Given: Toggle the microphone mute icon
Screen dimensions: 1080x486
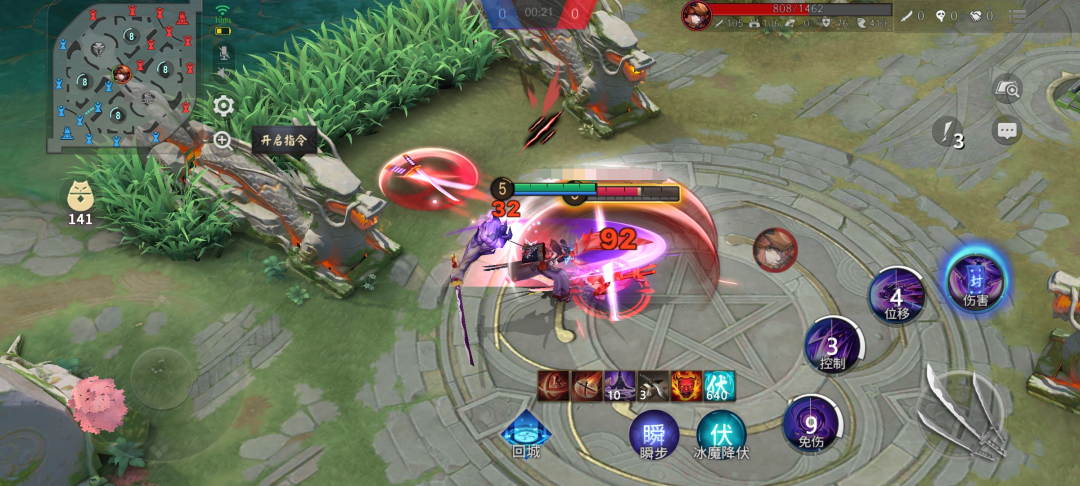Looking at the screenshot, I should 223,53.
